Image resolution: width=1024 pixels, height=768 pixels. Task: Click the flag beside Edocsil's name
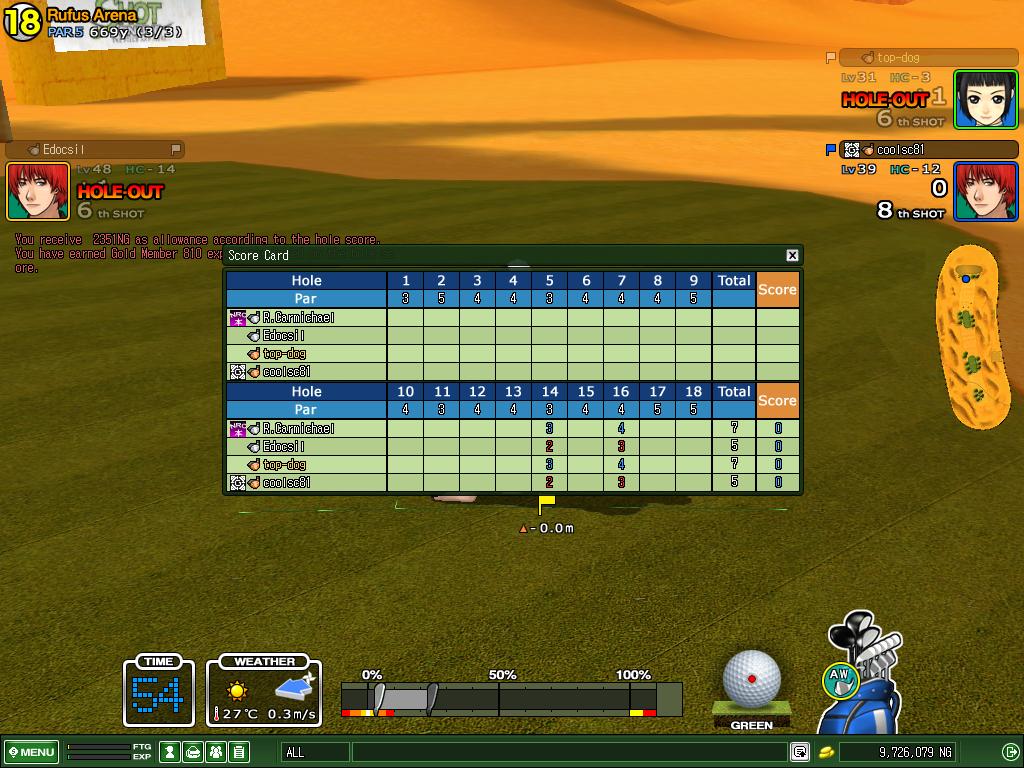pos(176,150)
